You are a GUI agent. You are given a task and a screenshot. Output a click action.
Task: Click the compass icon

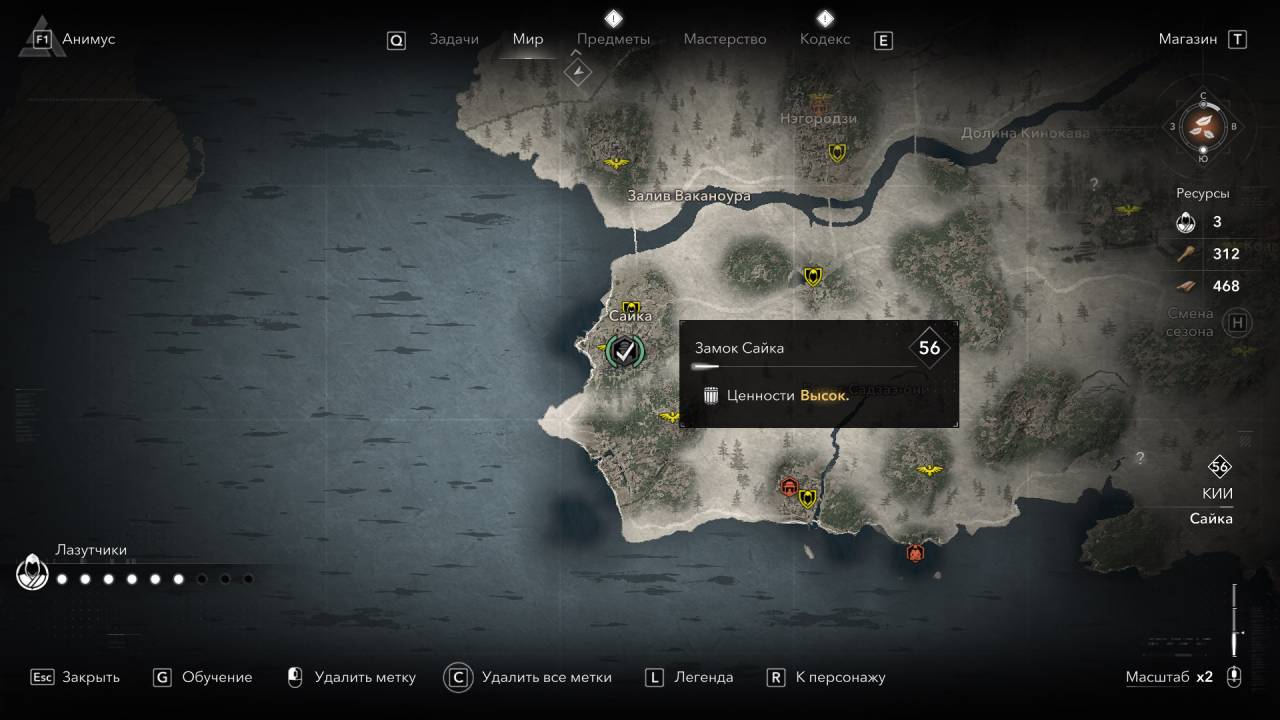click(x=1203, y=126)
